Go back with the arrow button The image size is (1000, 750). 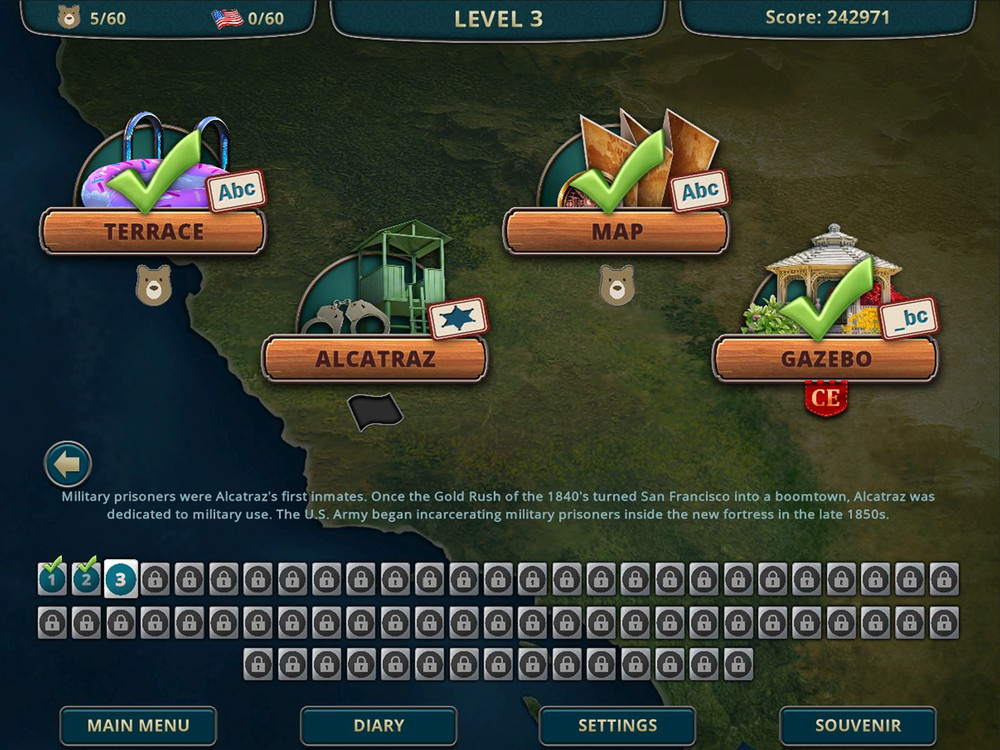coord(68,464)
